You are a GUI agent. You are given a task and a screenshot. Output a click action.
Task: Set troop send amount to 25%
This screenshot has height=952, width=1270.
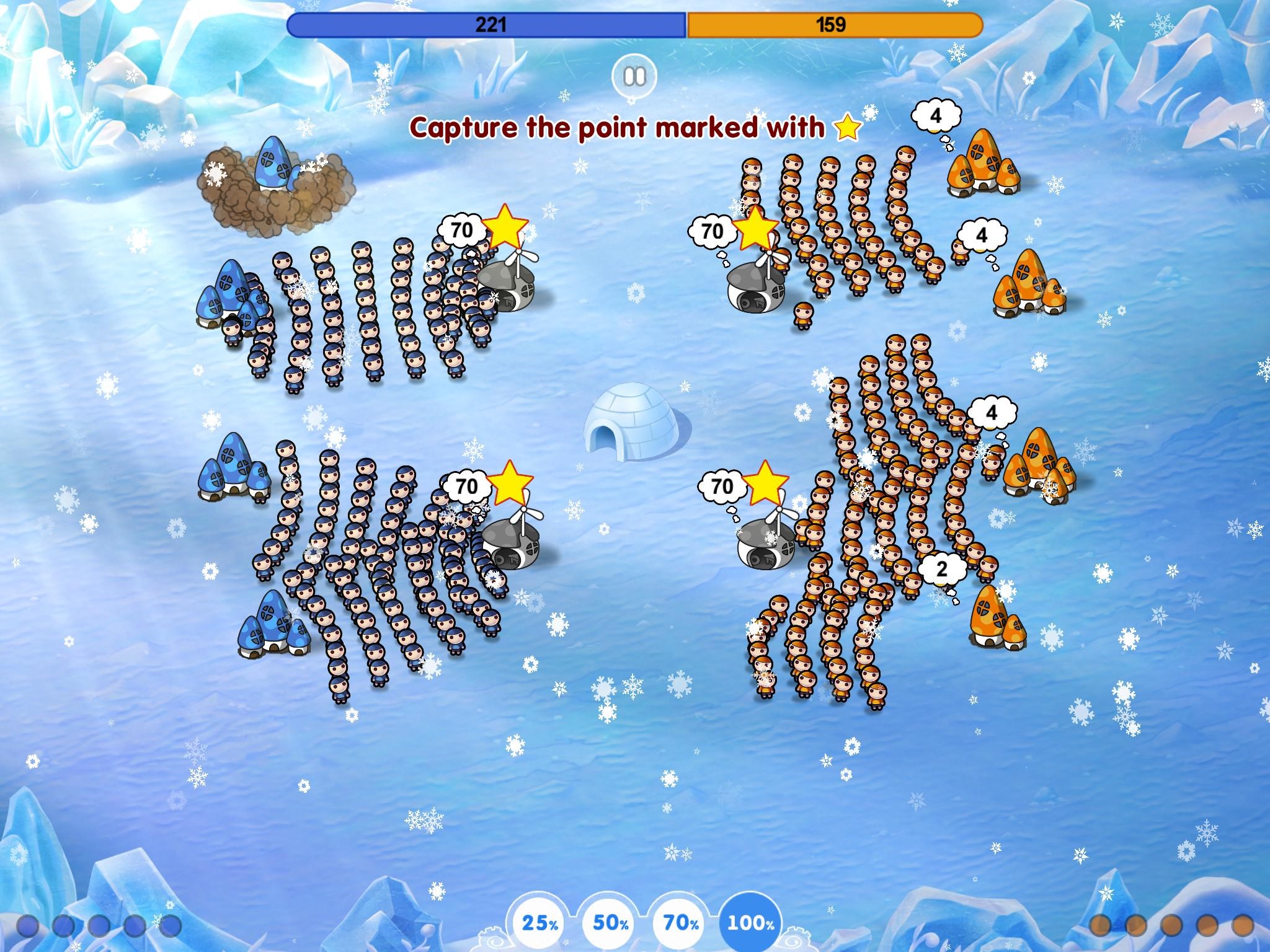point(540,923)
